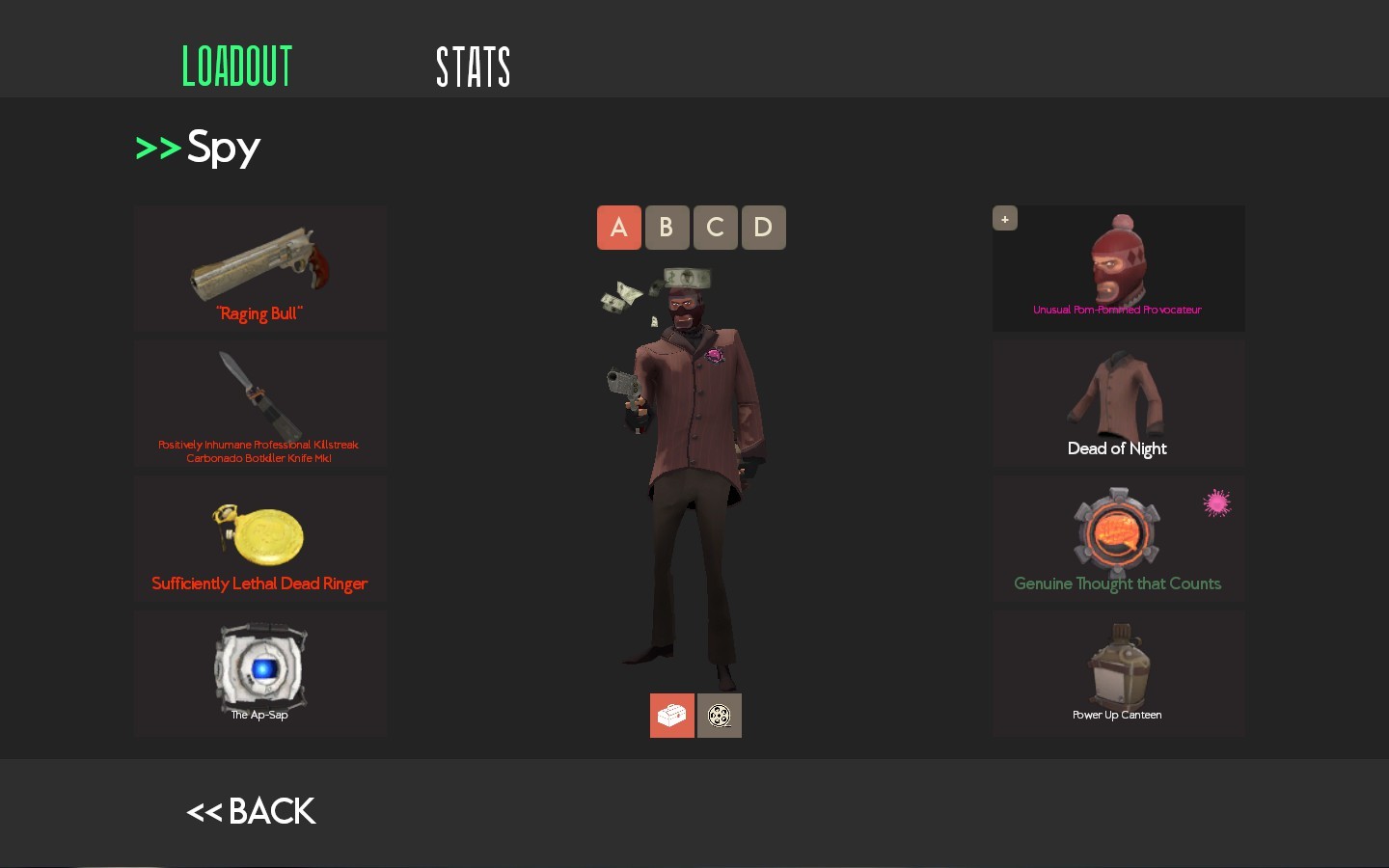Select the lunchbox items view icon
This screenshot has height=868, width=1389.
pos(671,716)
